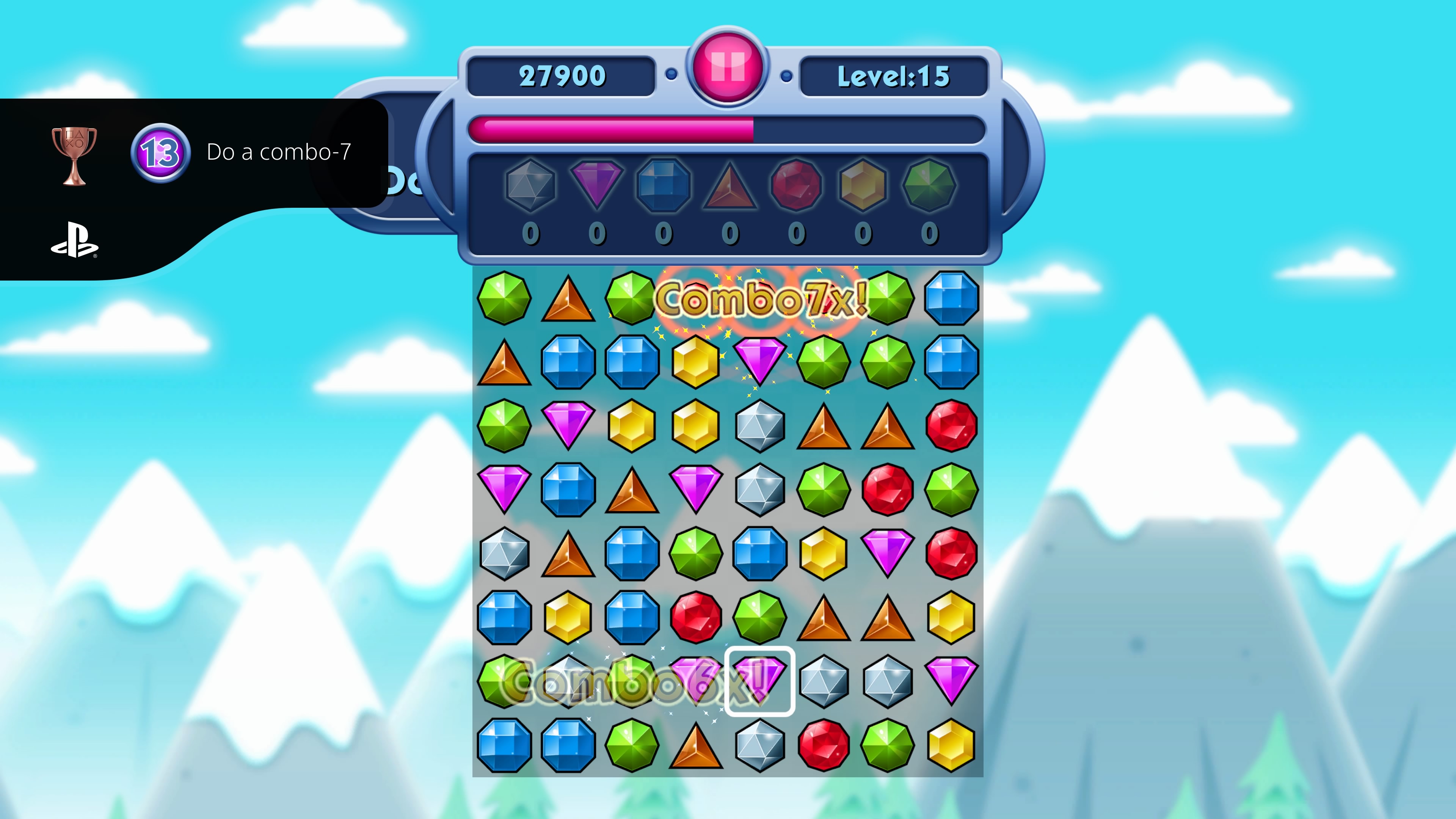Image resolution: width=1456 pixels, height=819 pixels.
Task: Select the green gem in the top-left board corner
Action: point(504,298)
